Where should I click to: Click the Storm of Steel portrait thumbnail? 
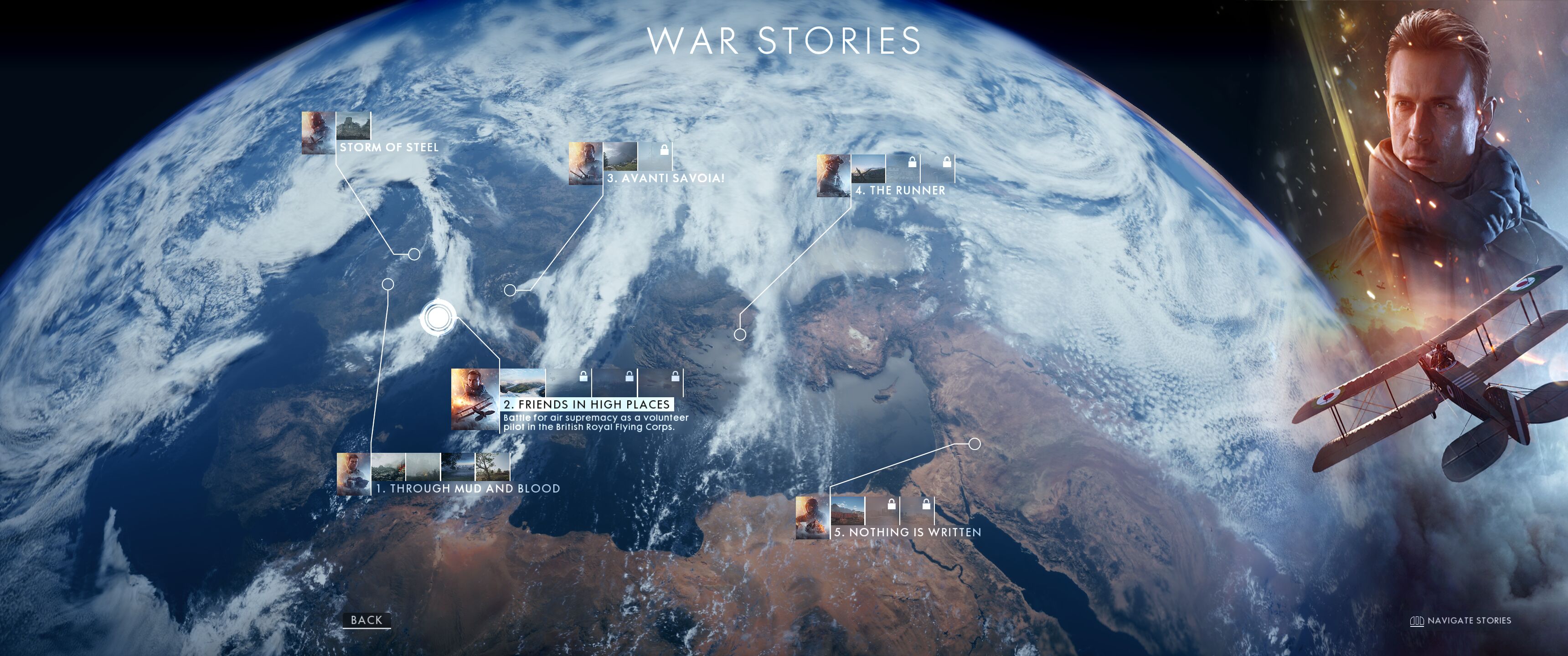[318, 132]
